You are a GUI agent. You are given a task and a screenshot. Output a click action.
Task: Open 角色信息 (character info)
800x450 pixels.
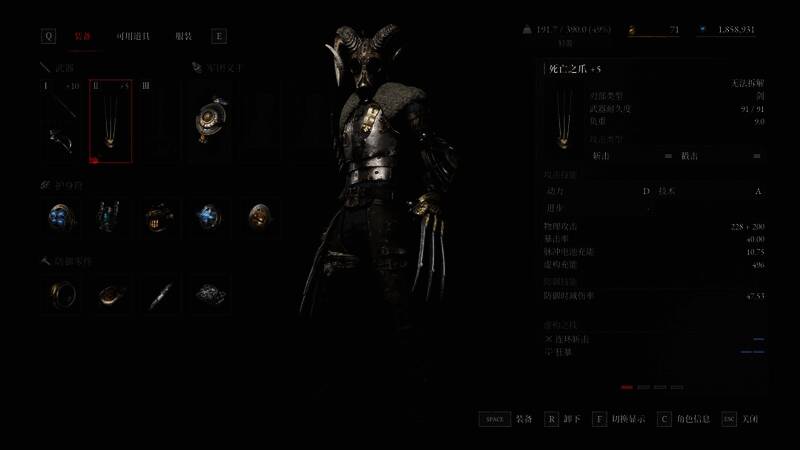click(691, 419)
